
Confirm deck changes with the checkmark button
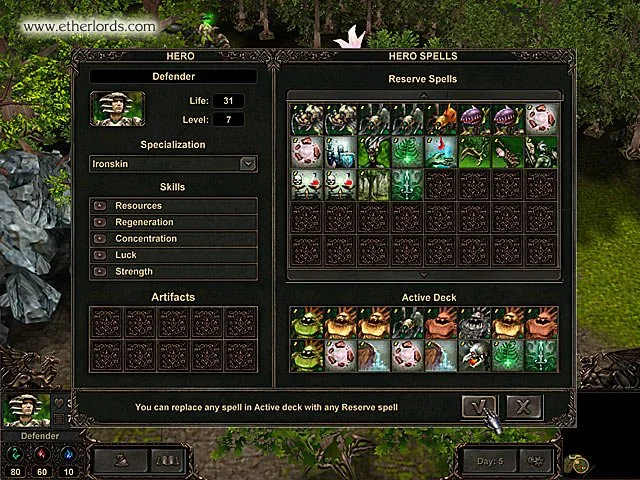[479, 405]
